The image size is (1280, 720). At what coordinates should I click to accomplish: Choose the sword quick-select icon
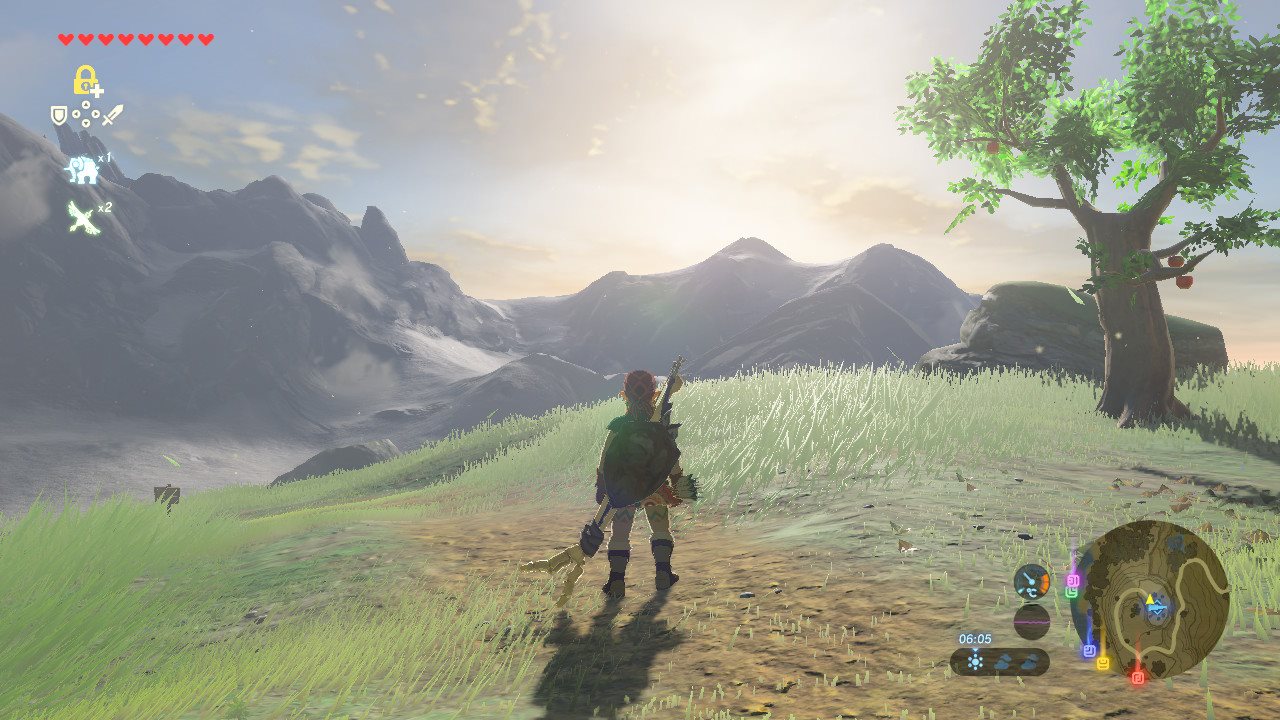click(x=112, y=115)
